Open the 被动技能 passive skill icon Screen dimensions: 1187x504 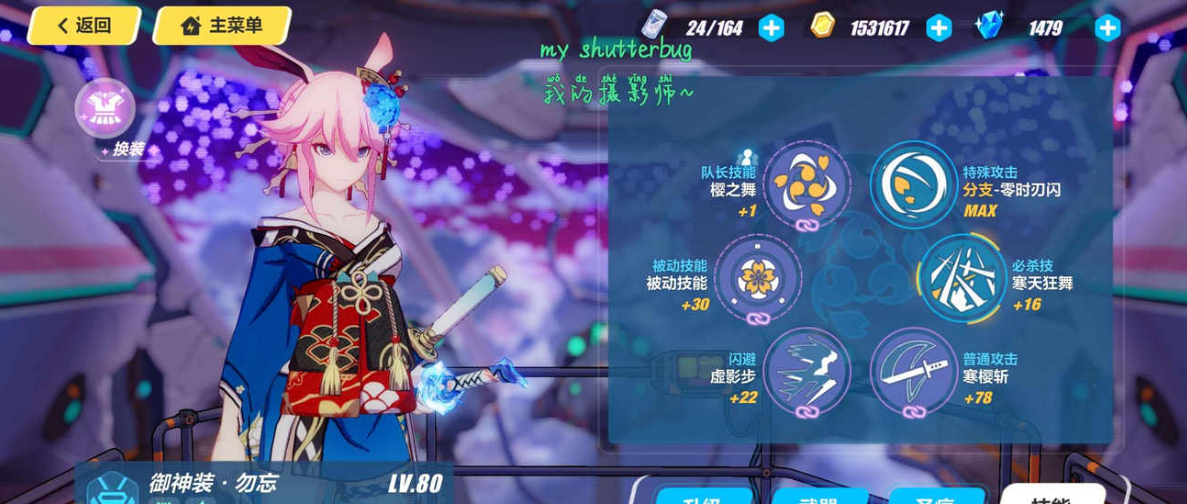pos(759,277)
